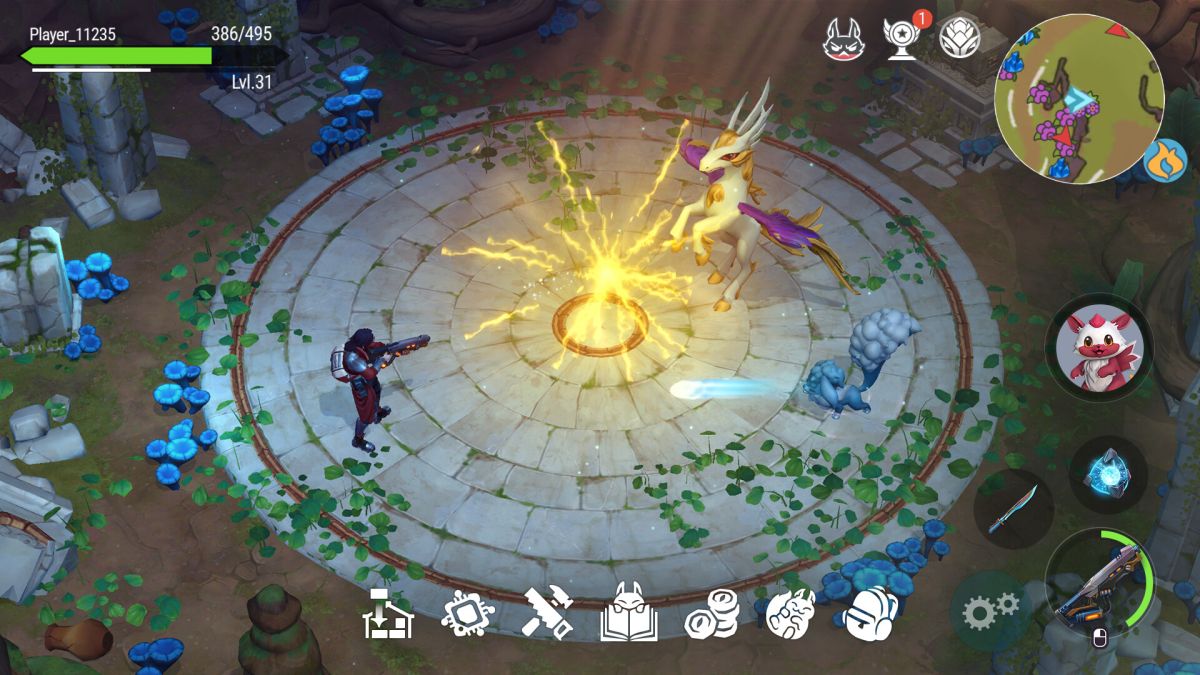Open the microchip technology menu
Image resolution: width=1200 pixels, height=675 pixels.
(466, 612)
